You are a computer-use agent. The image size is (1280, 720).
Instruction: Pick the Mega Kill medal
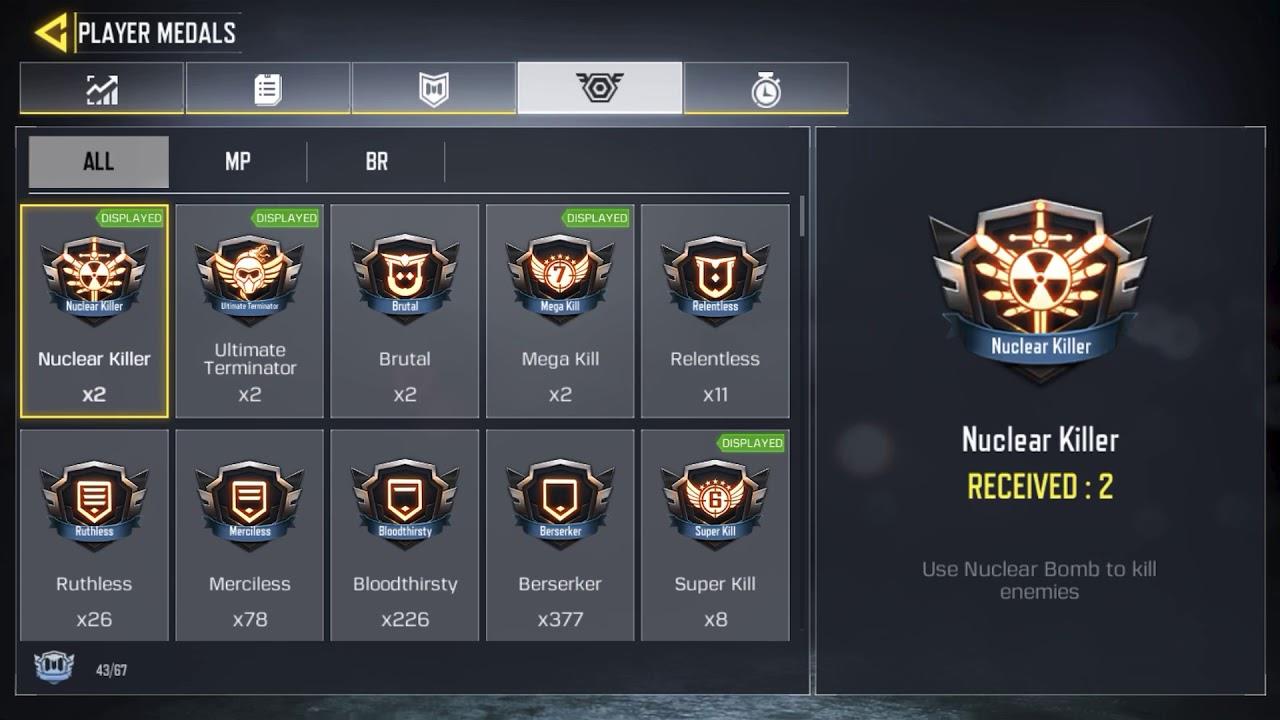point(560,311)
